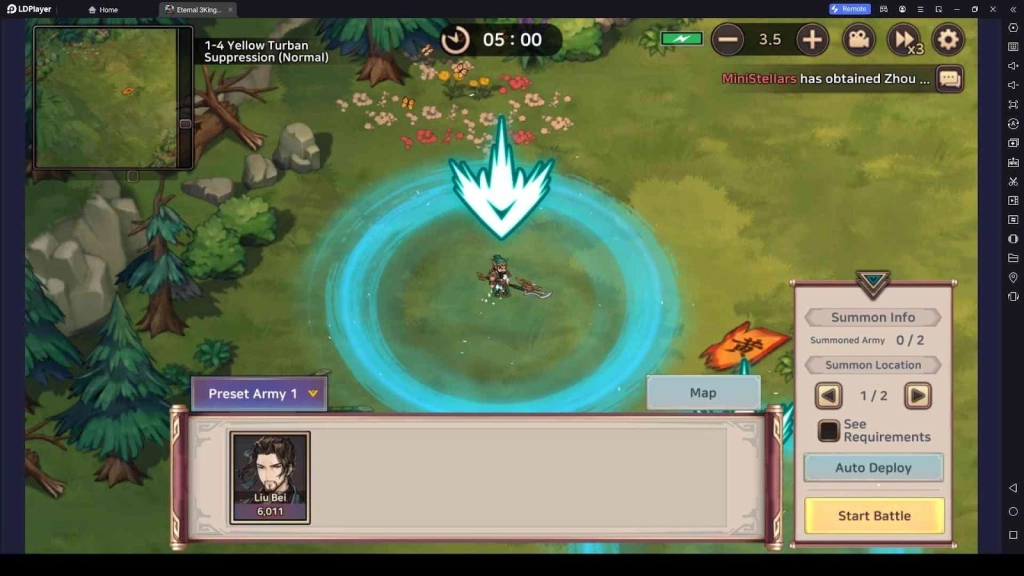Switch to the LDPlayer Home tab
Image resolution: width=1024 pixels, height=576 pixels.
[104, 9]
